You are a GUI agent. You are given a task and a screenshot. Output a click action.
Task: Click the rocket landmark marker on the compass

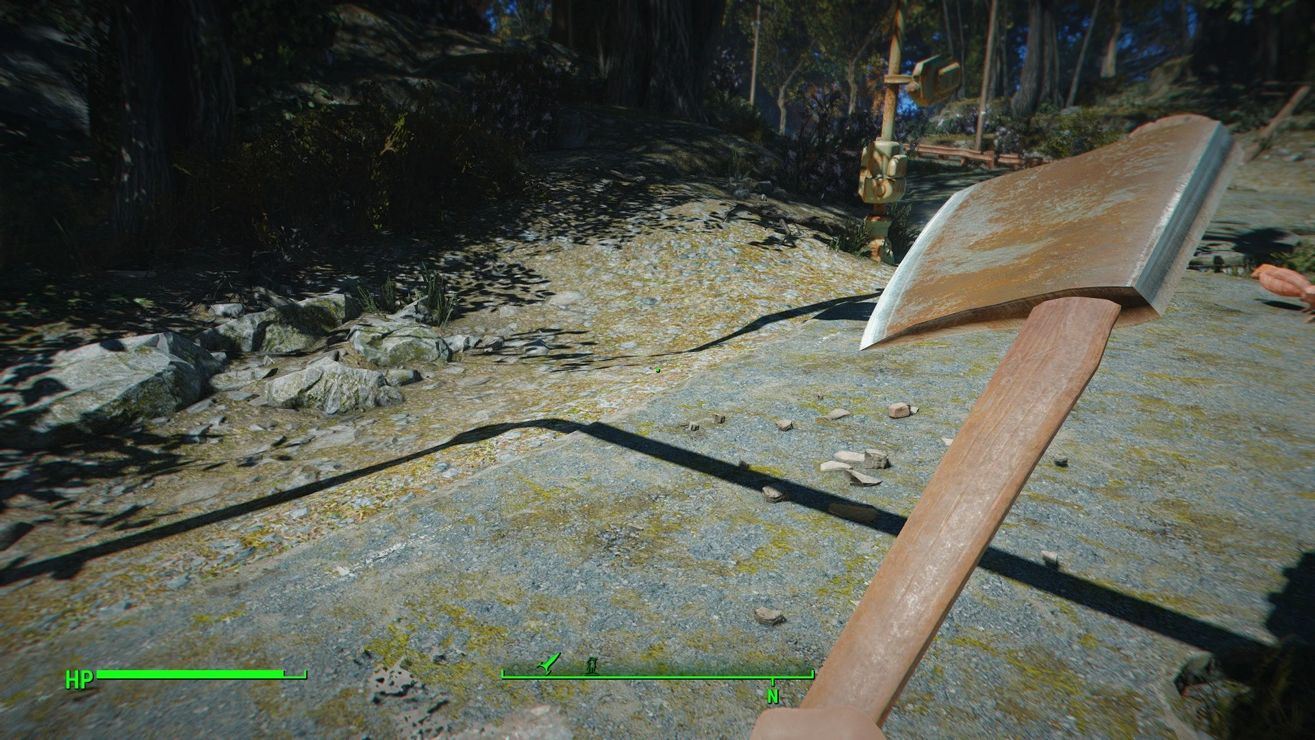549,662
